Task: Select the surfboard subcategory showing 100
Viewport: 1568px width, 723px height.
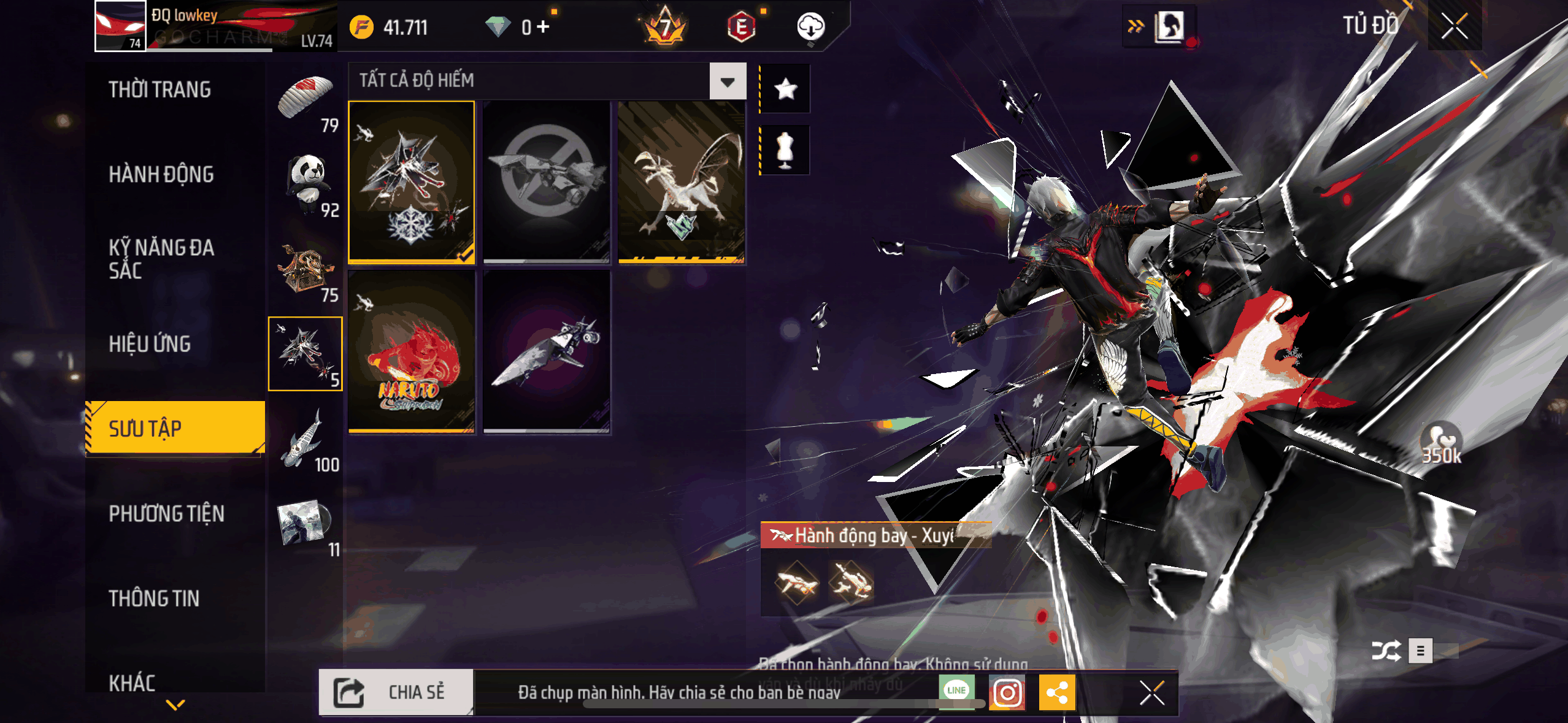Action: point(306,438)
